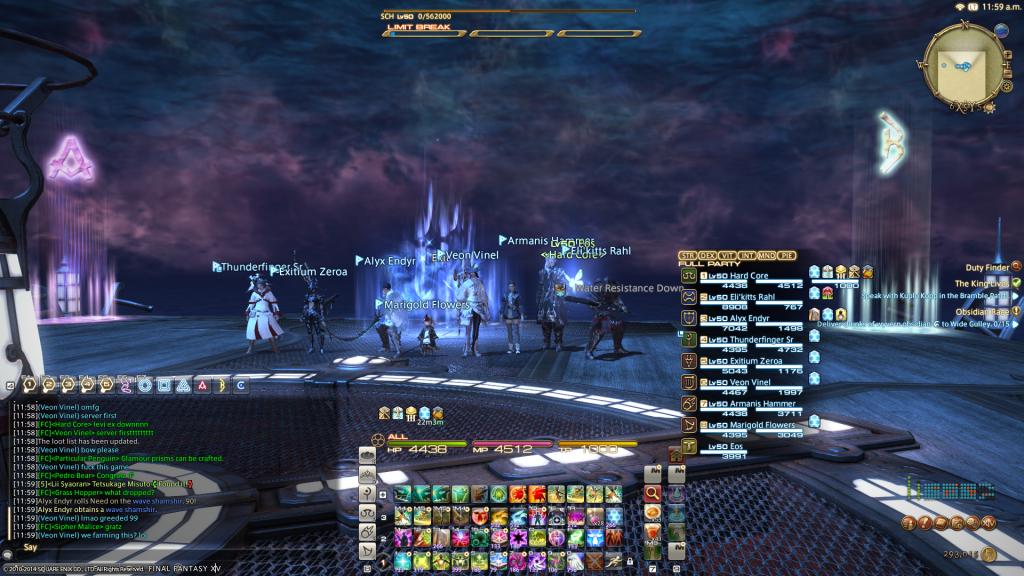
Task: Choose Alyx Endyr from the party list
Action: 741,317
